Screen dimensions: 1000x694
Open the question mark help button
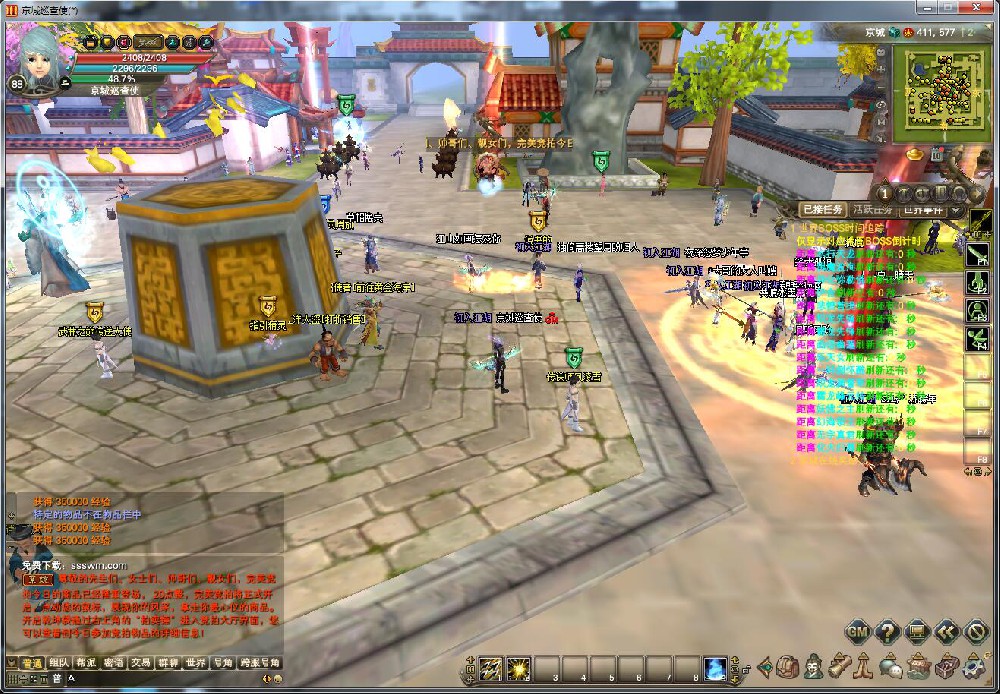click(x=887, y=631)
